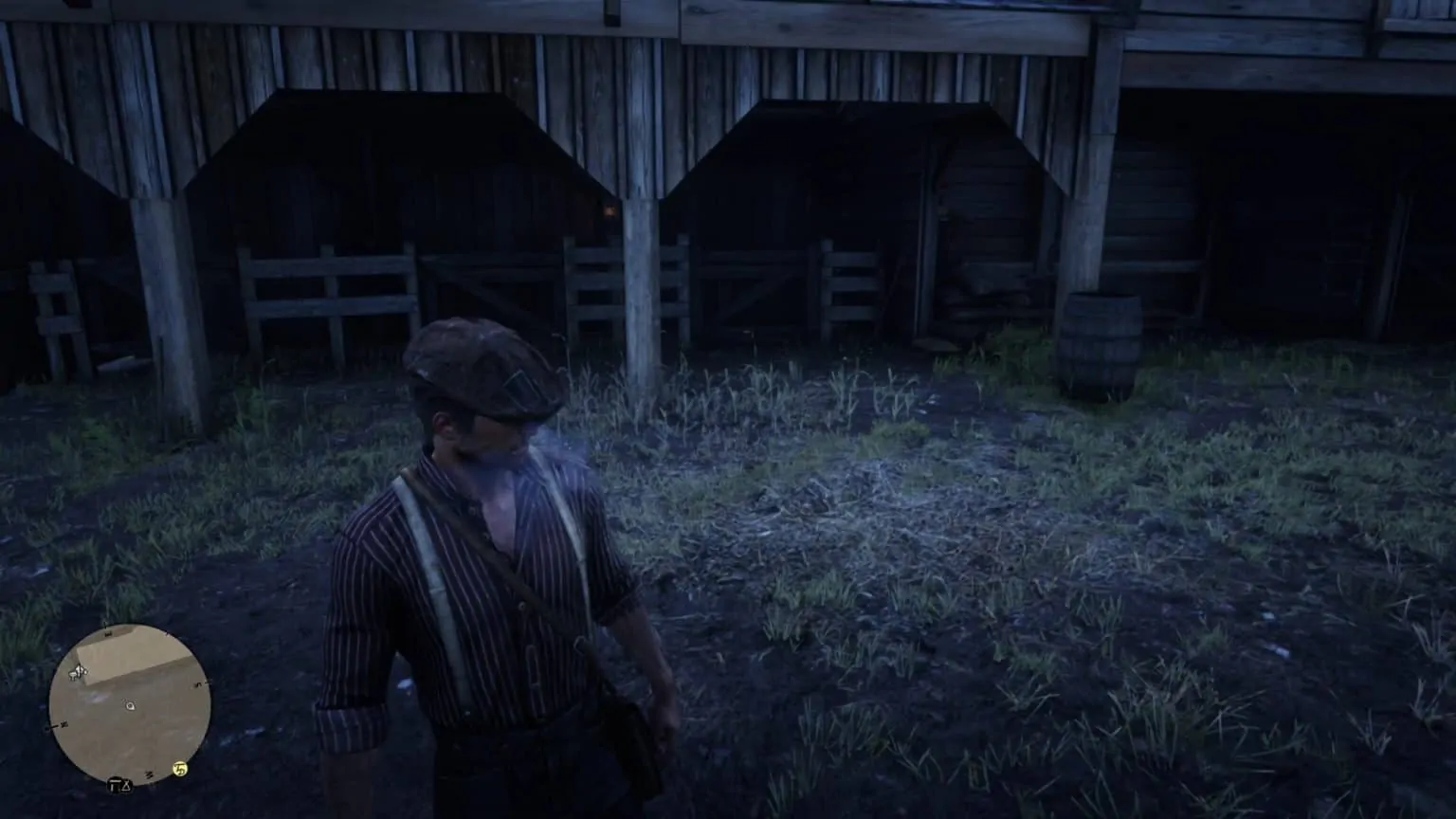
Task: Click the white horse icon on the minimap
Action: click(x=77, y=672)
